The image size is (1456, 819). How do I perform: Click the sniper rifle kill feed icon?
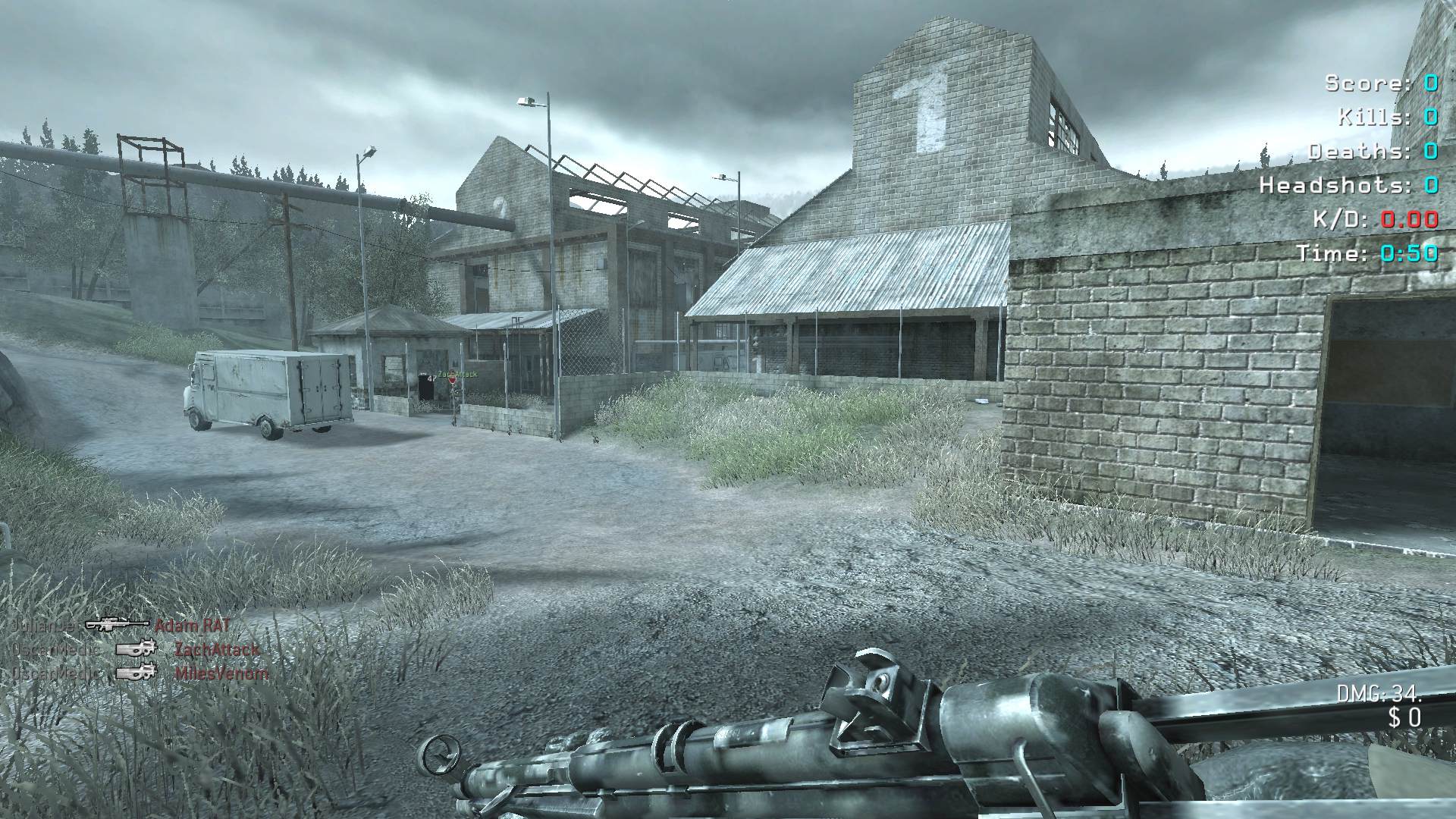click(x=117, y=625)
